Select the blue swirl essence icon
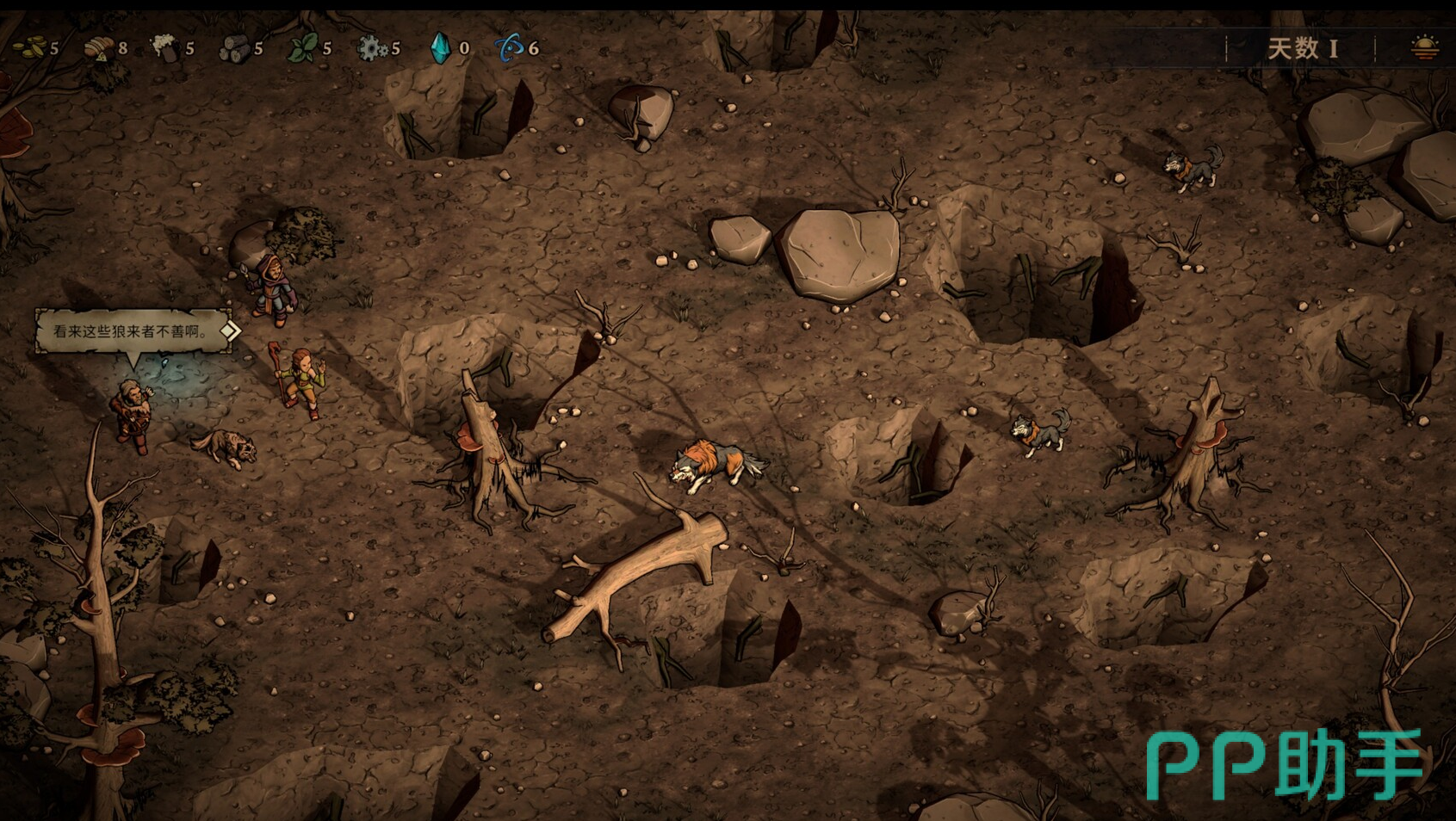Image resolution: width=1456 pixels, height=821 pixels. pos(509,48)
